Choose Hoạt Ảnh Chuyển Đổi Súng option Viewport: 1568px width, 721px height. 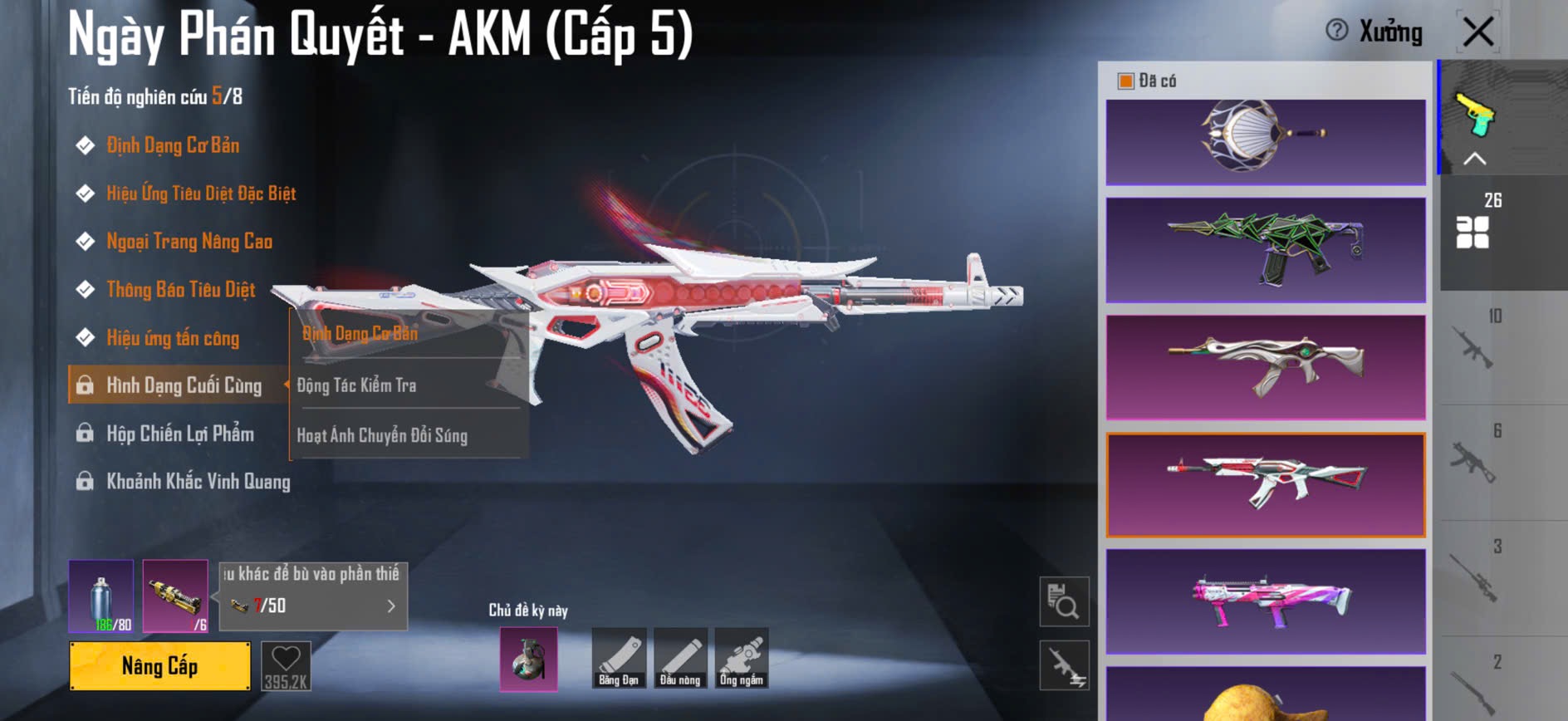tap(382, 435)
